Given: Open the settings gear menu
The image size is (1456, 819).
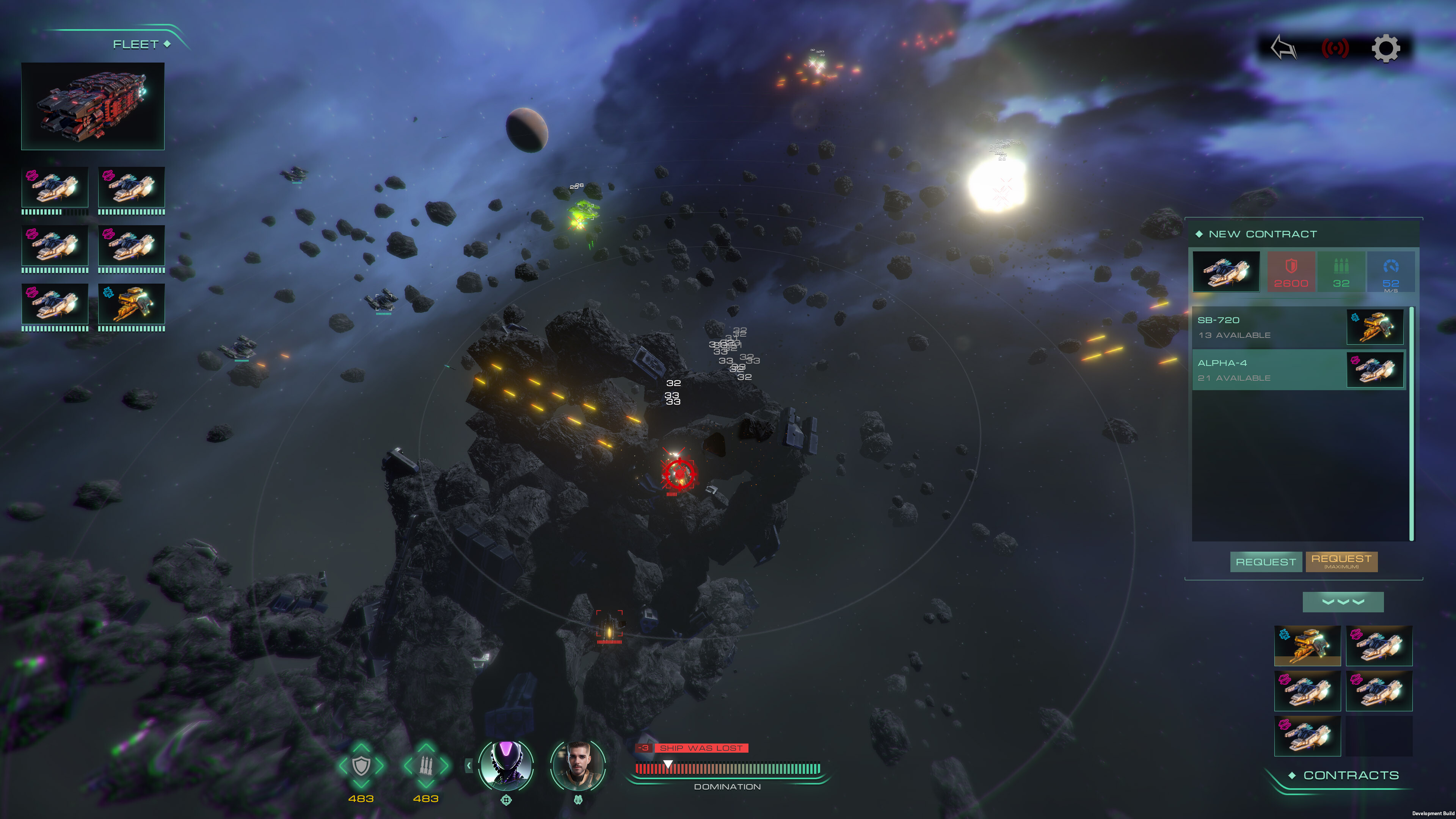Looking at the screenshot, I should (1386, 49).
